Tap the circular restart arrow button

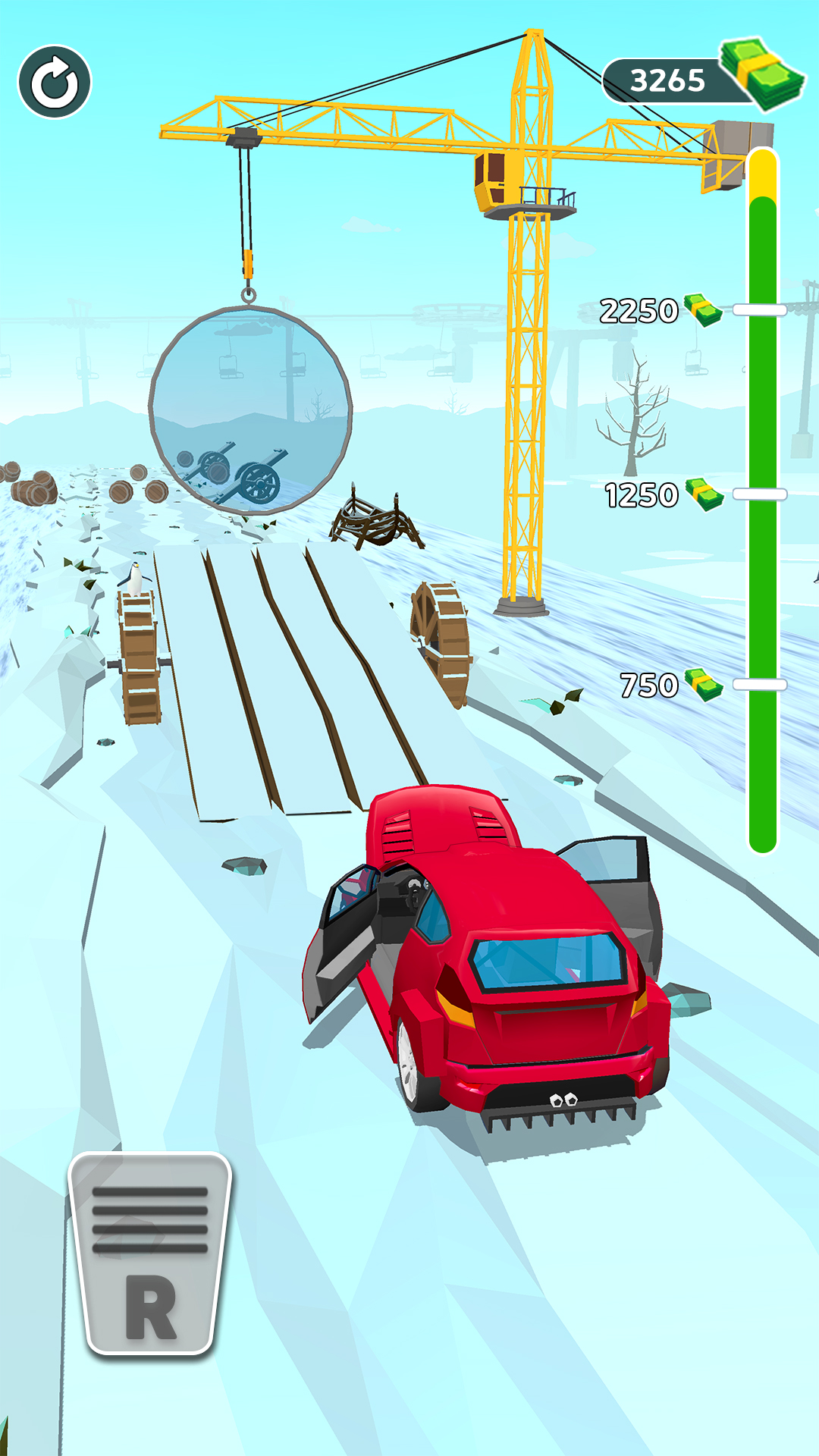point(55,82)
